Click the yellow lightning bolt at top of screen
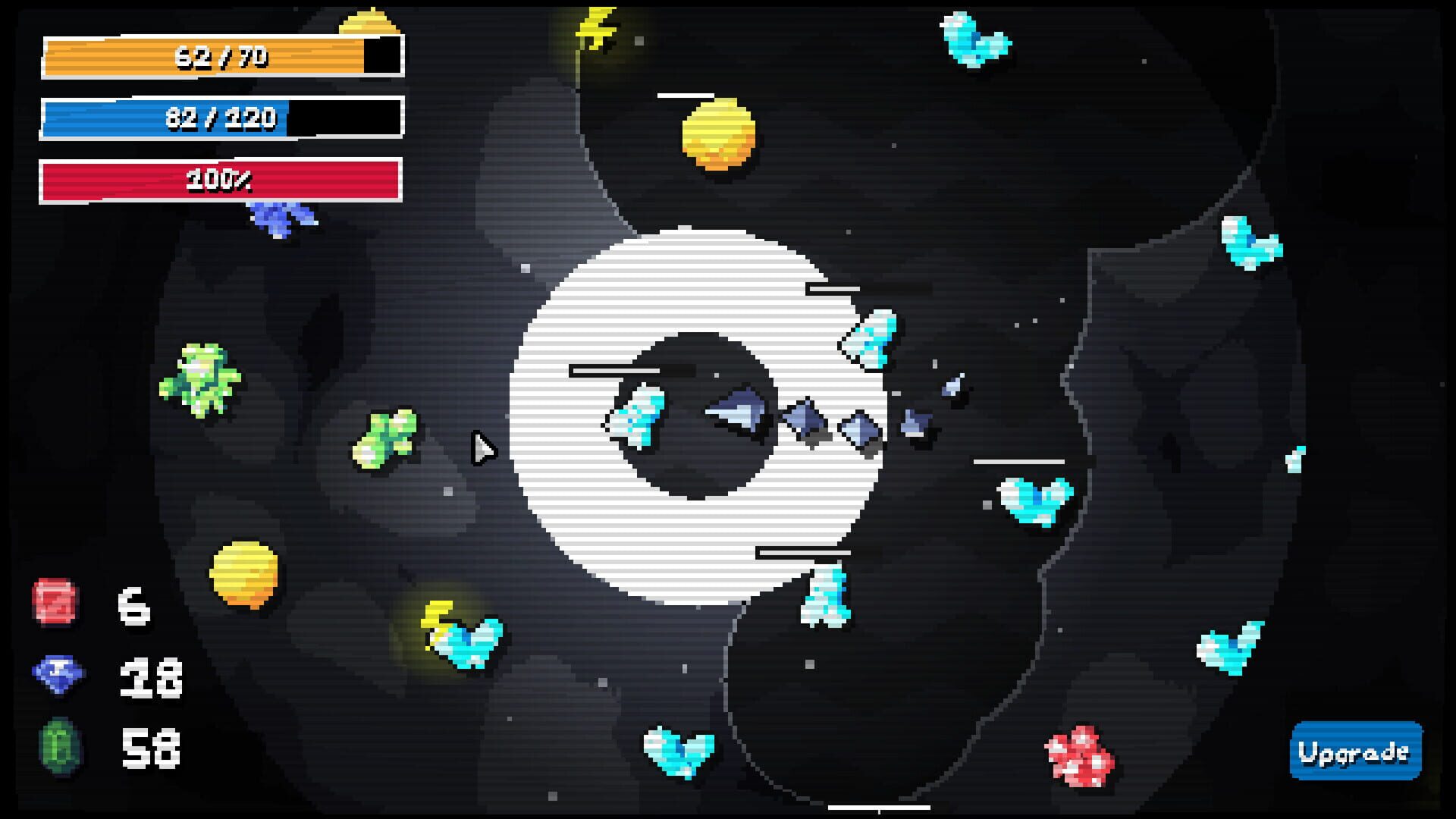This screenshot has height=819, width=1456. (595, 27)
